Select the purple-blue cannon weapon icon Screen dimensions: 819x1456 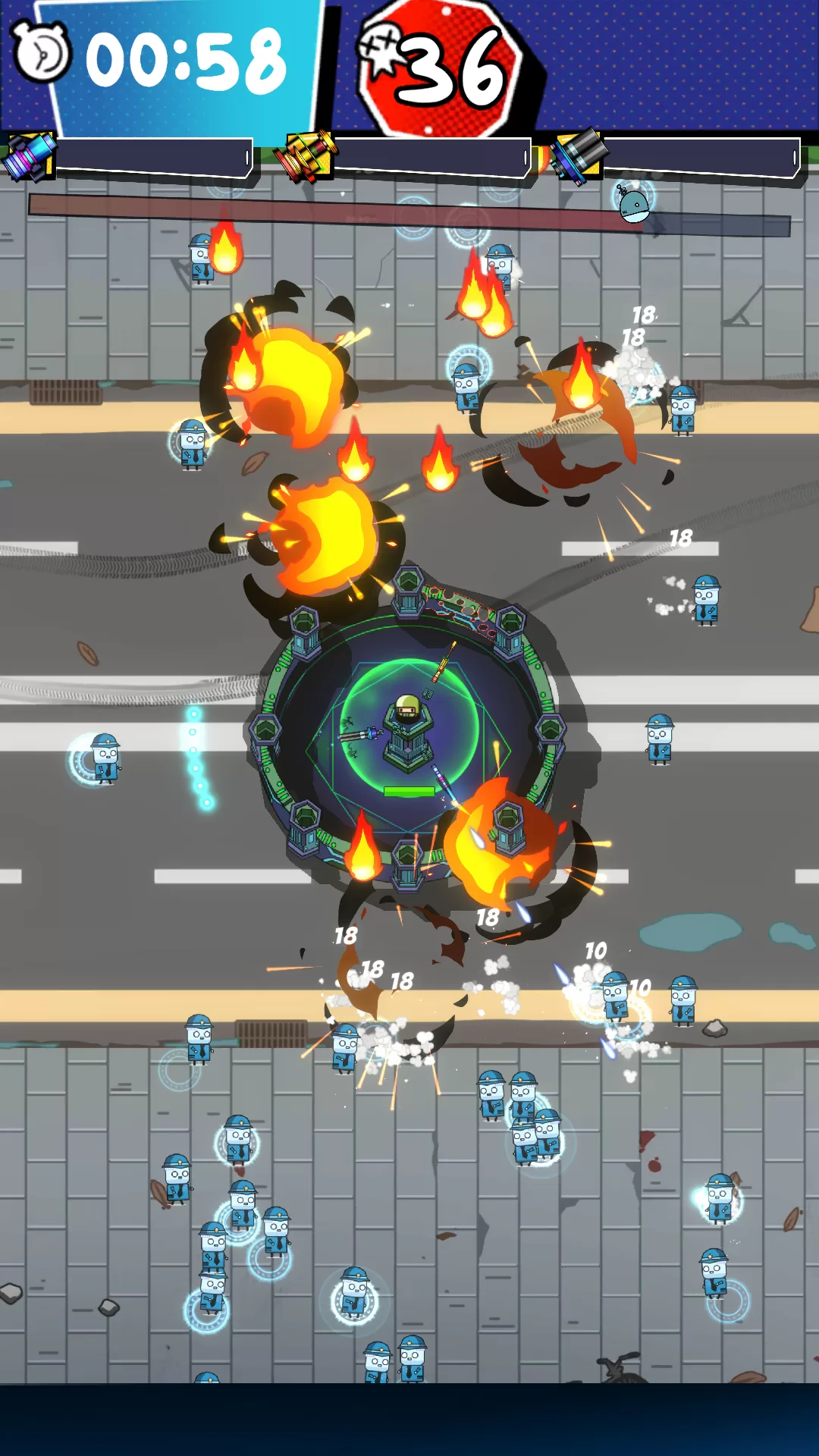click(30, 155)
